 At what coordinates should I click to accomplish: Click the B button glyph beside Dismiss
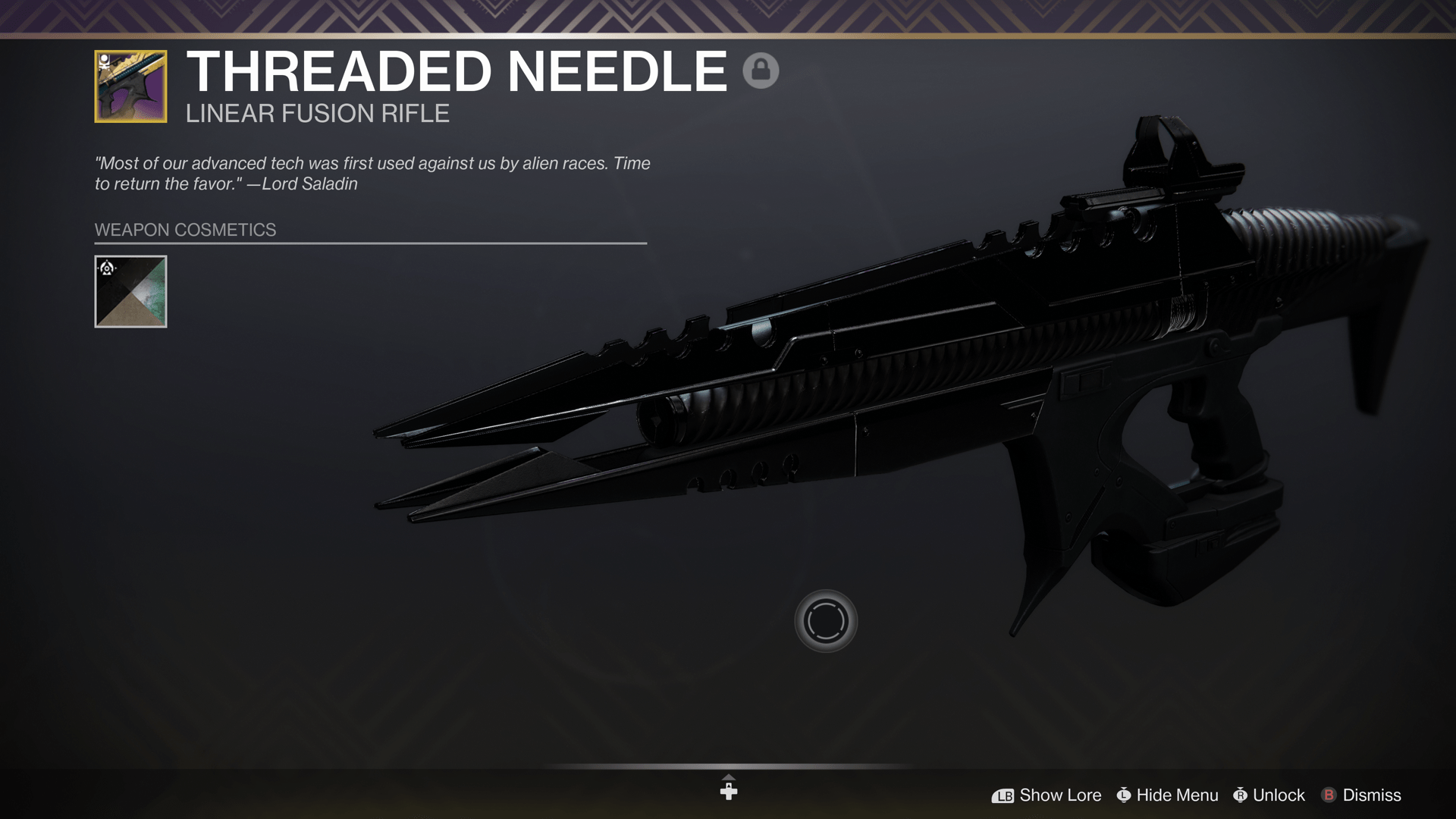point(1329,795)
